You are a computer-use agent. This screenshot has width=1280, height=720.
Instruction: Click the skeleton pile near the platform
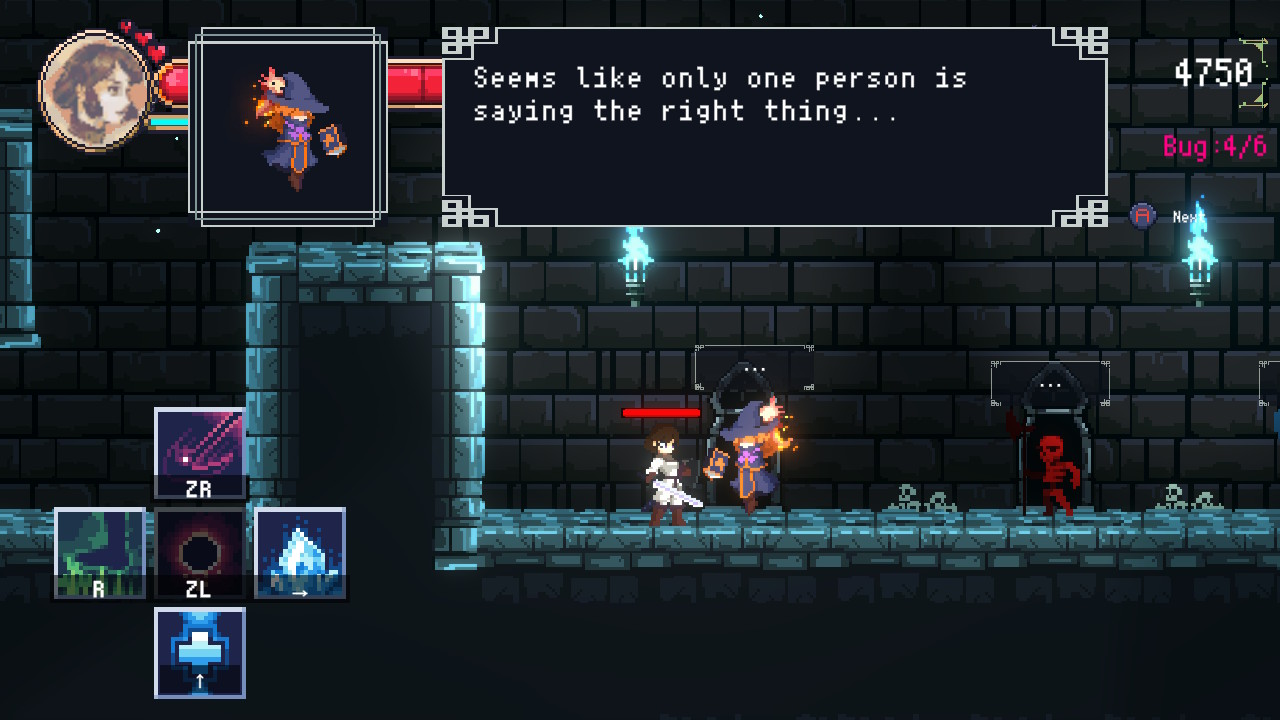click(905, 495)
